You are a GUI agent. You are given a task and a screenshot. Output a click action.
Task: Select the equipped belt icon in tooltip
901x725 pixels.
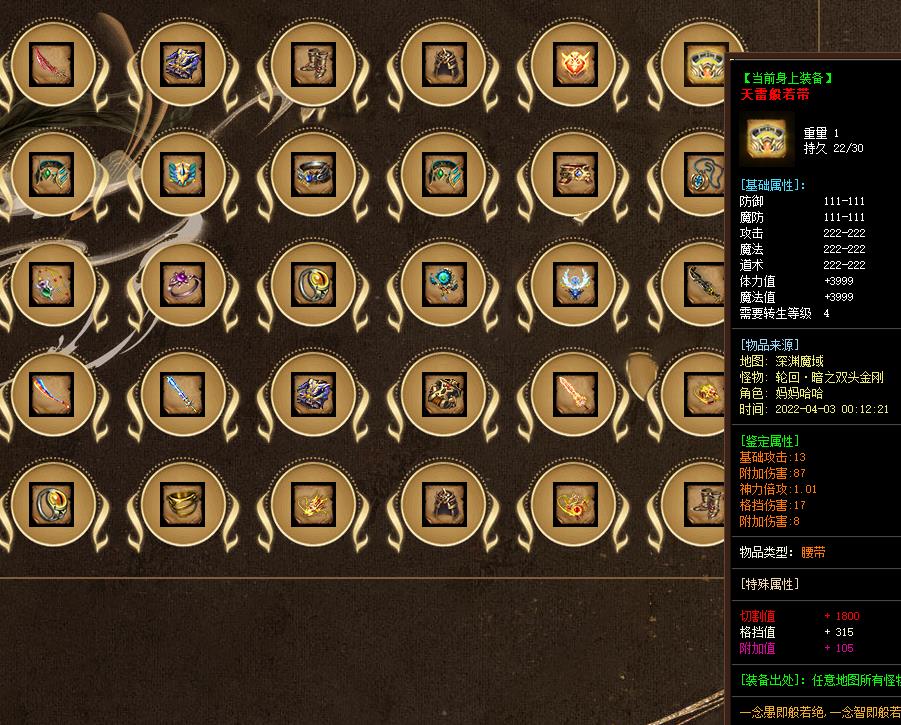[x=767, y=139]
